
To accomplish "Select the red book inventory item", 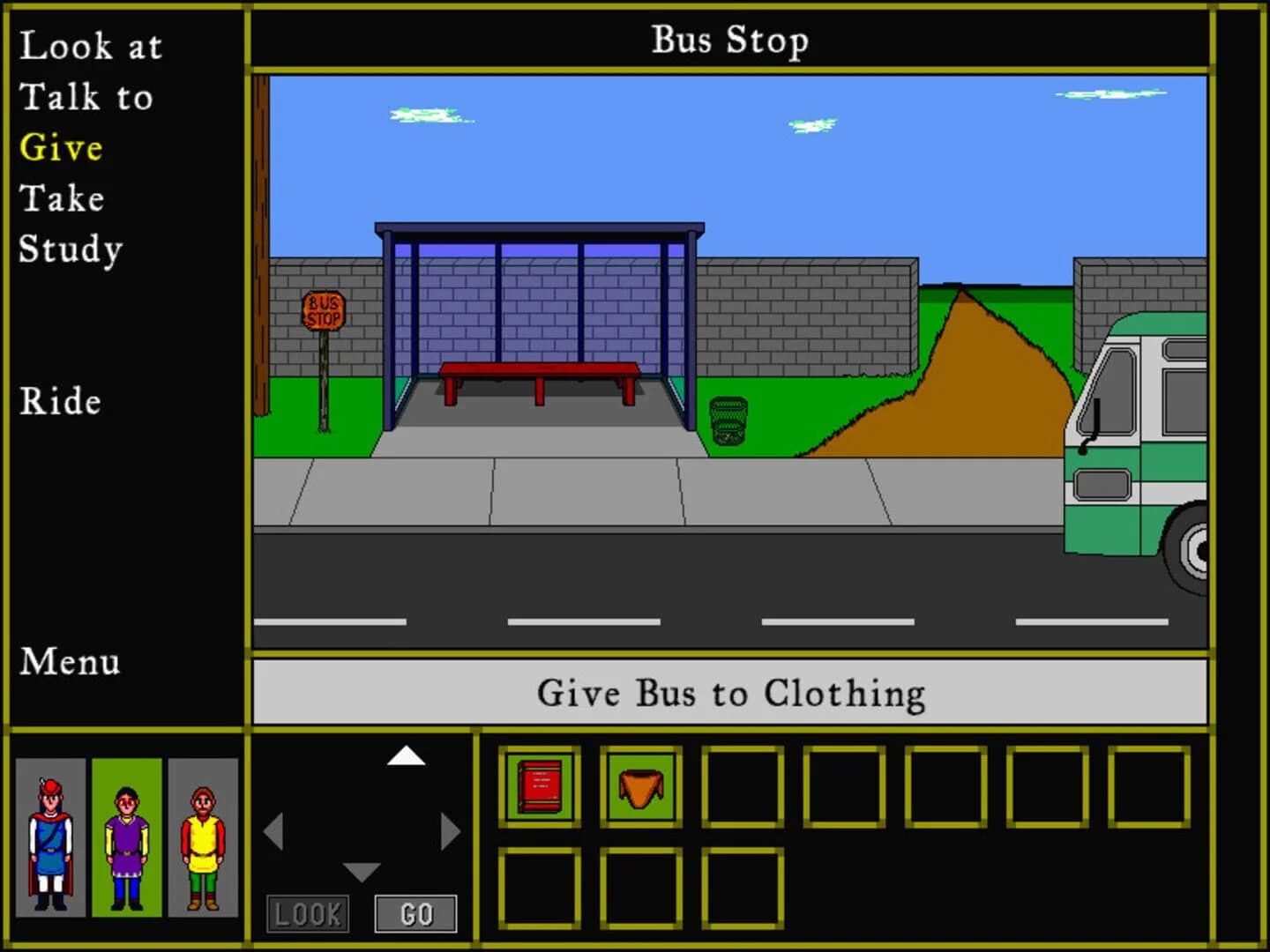I will [540, 786].
